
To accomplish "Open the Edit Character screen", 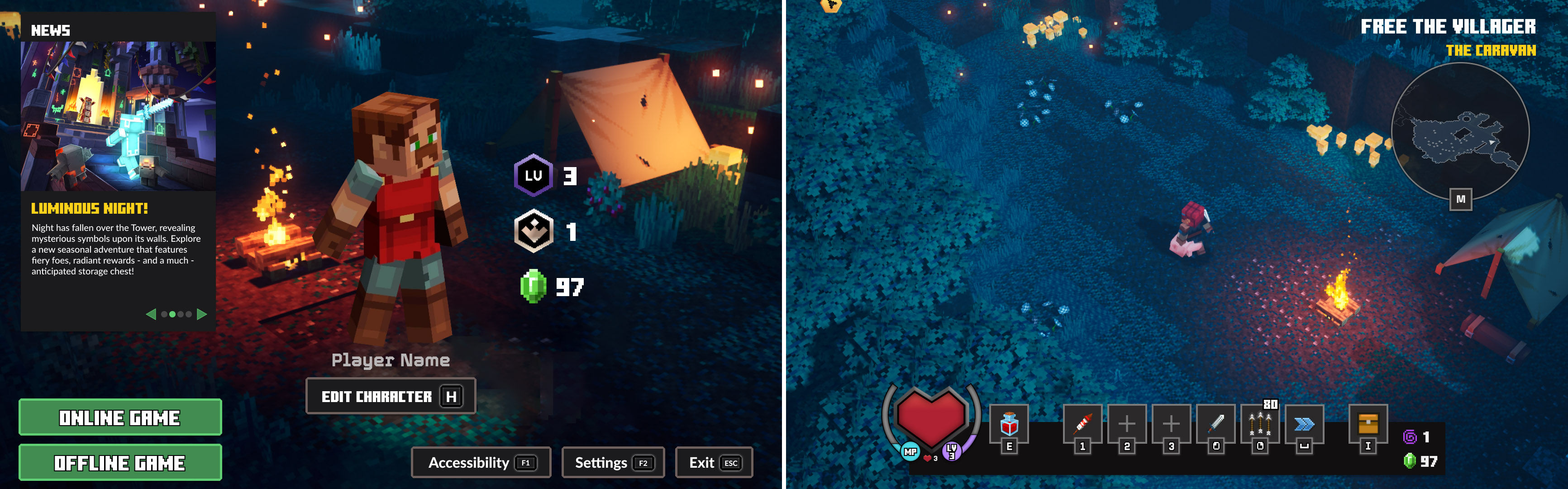I will tap(390, 397).
